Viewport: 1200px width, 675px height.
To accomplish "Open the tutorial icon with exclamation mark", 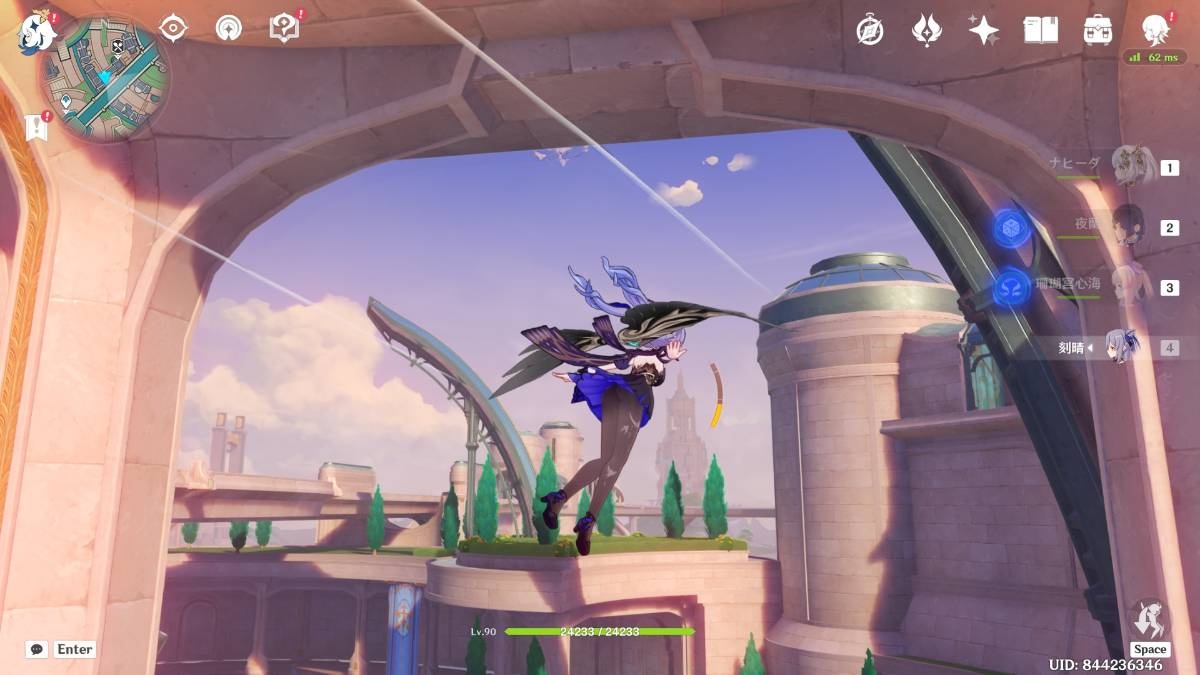I will pyautogui.click(x=284, y=28).
